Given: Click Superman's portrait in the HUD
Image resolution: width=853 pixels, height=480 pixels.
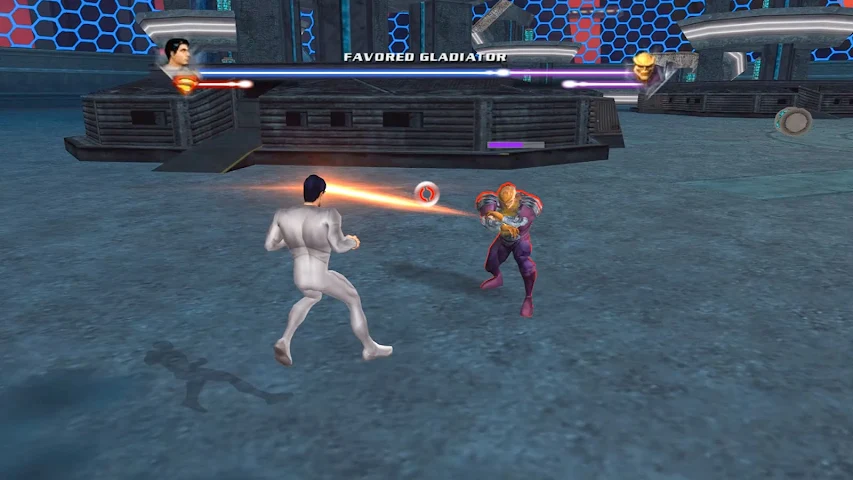Looking at the screenshot, I should click(x=178, y=54).
